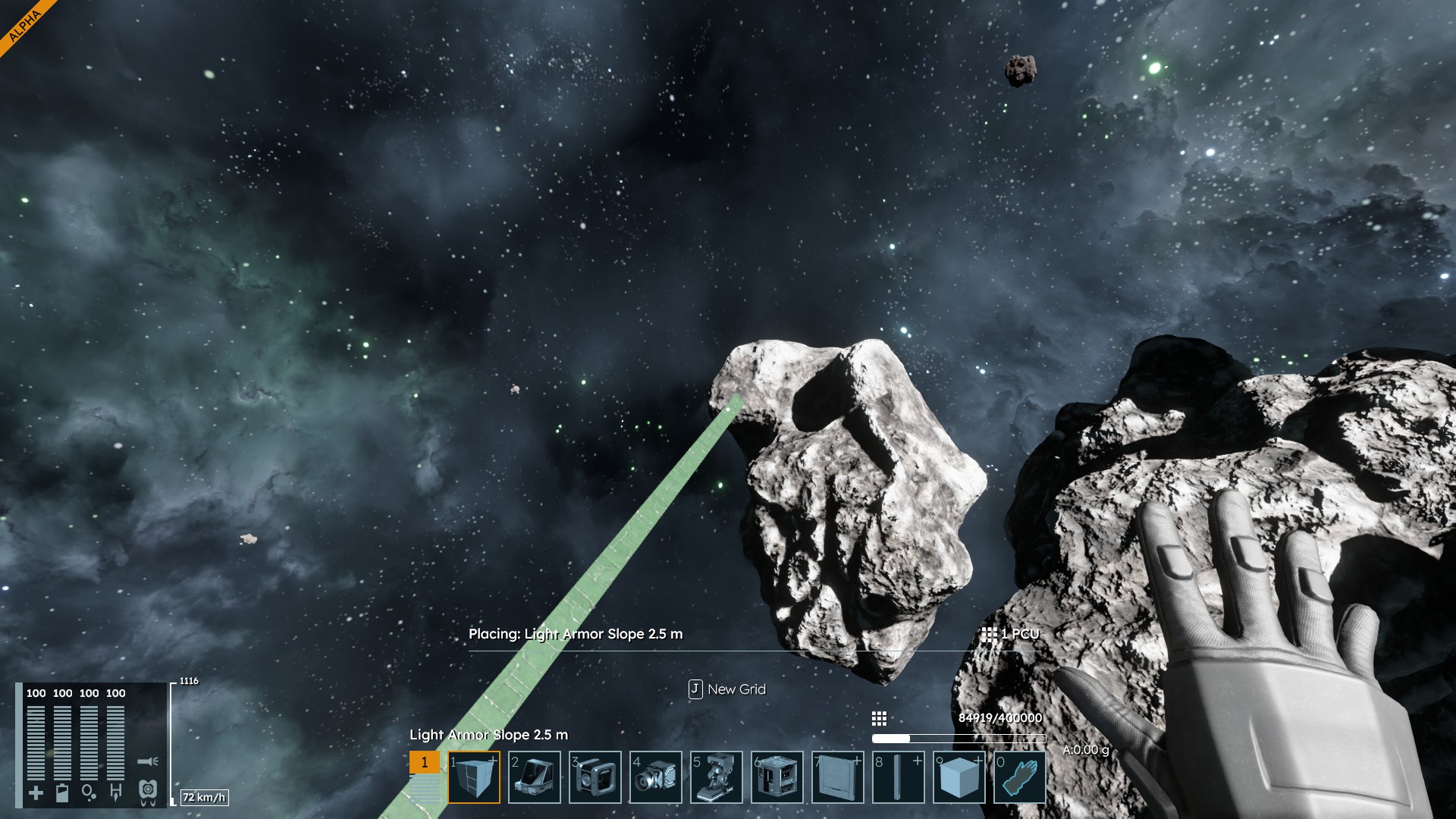
Task: Pick the thin beam block in slot 8
Action: 899,777
